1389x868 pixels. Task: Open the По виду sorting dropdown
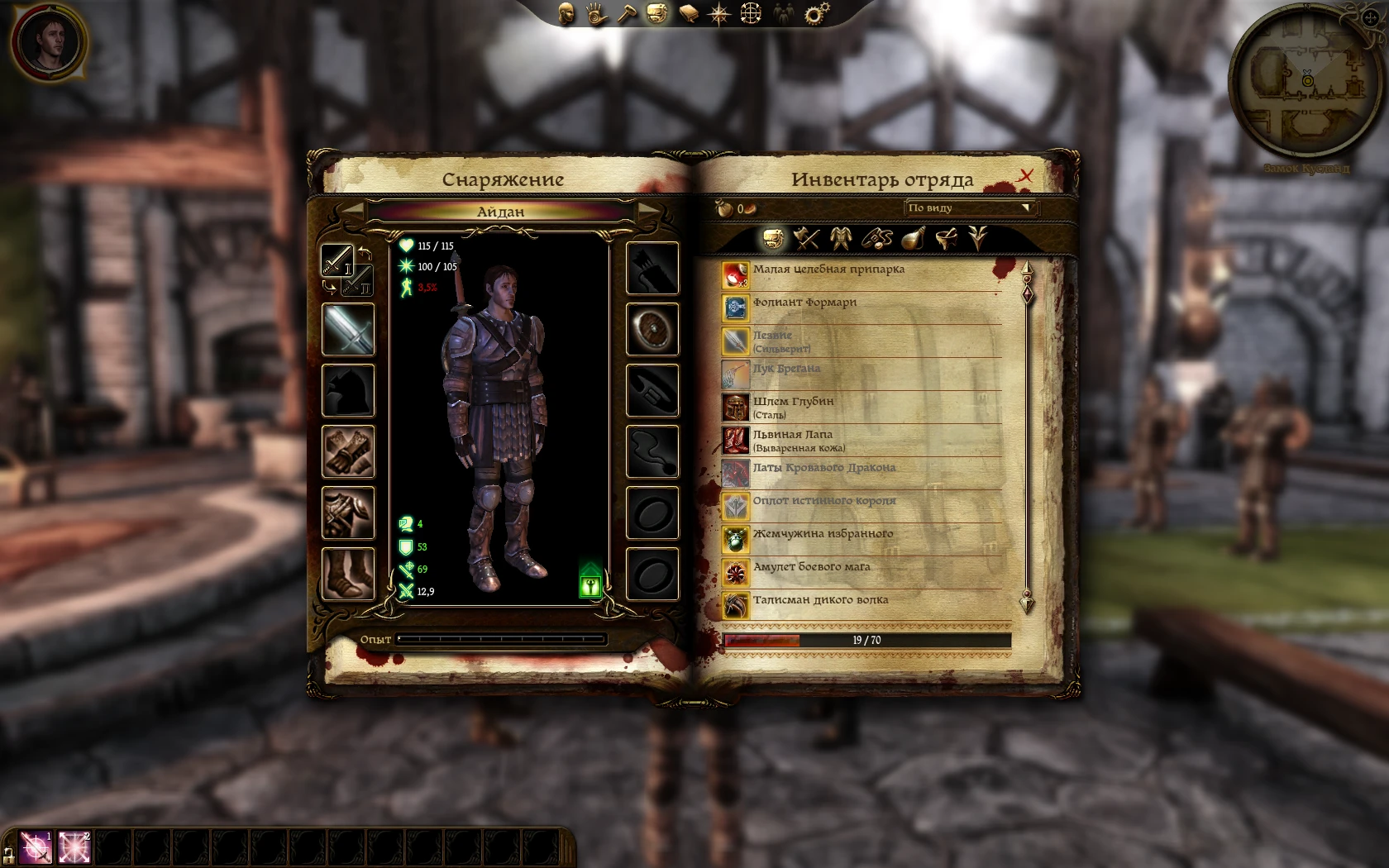tap(968, 208)
